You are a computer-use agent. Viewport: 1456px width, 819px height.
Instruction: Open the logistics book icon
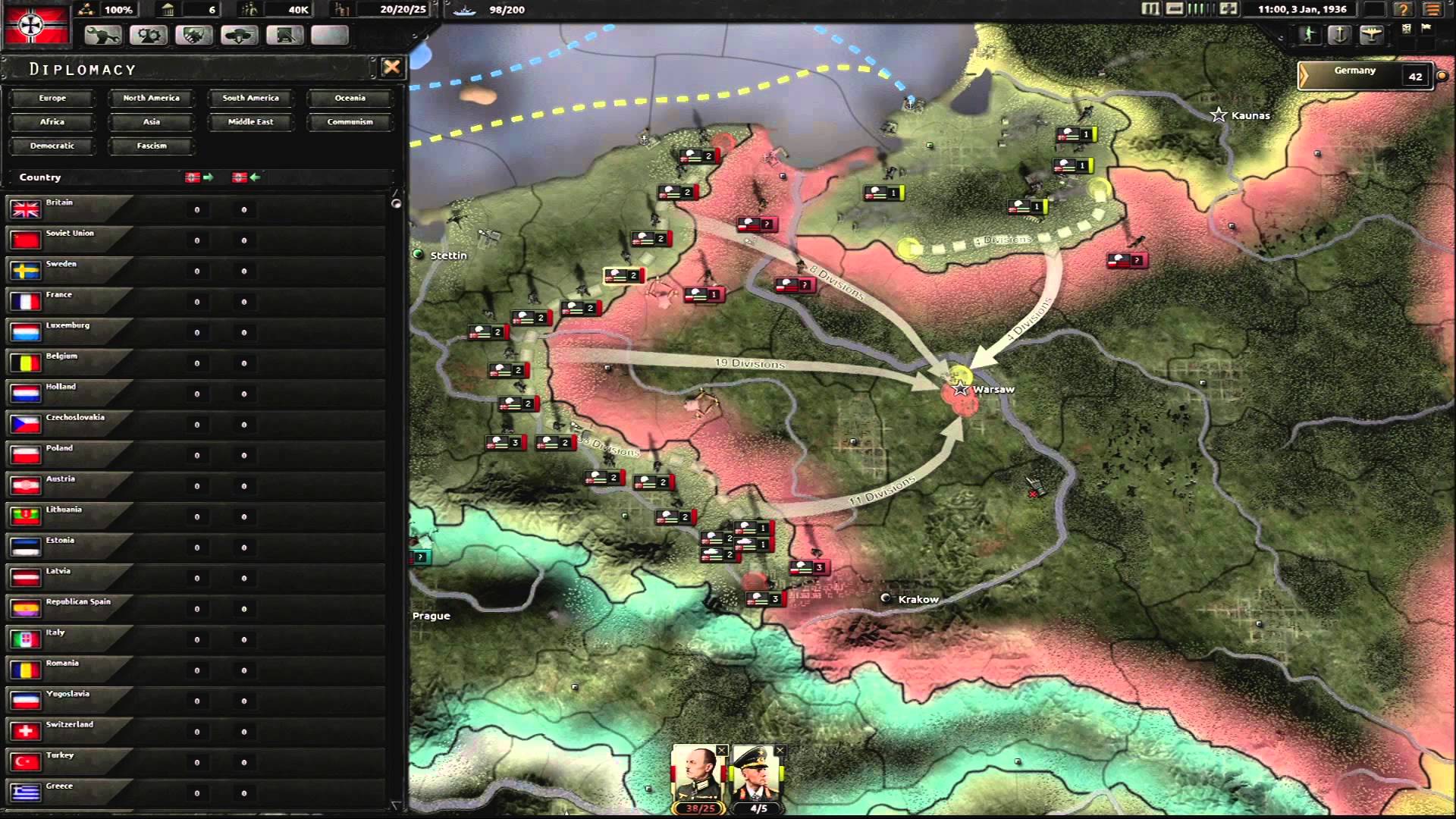[285, 36]
